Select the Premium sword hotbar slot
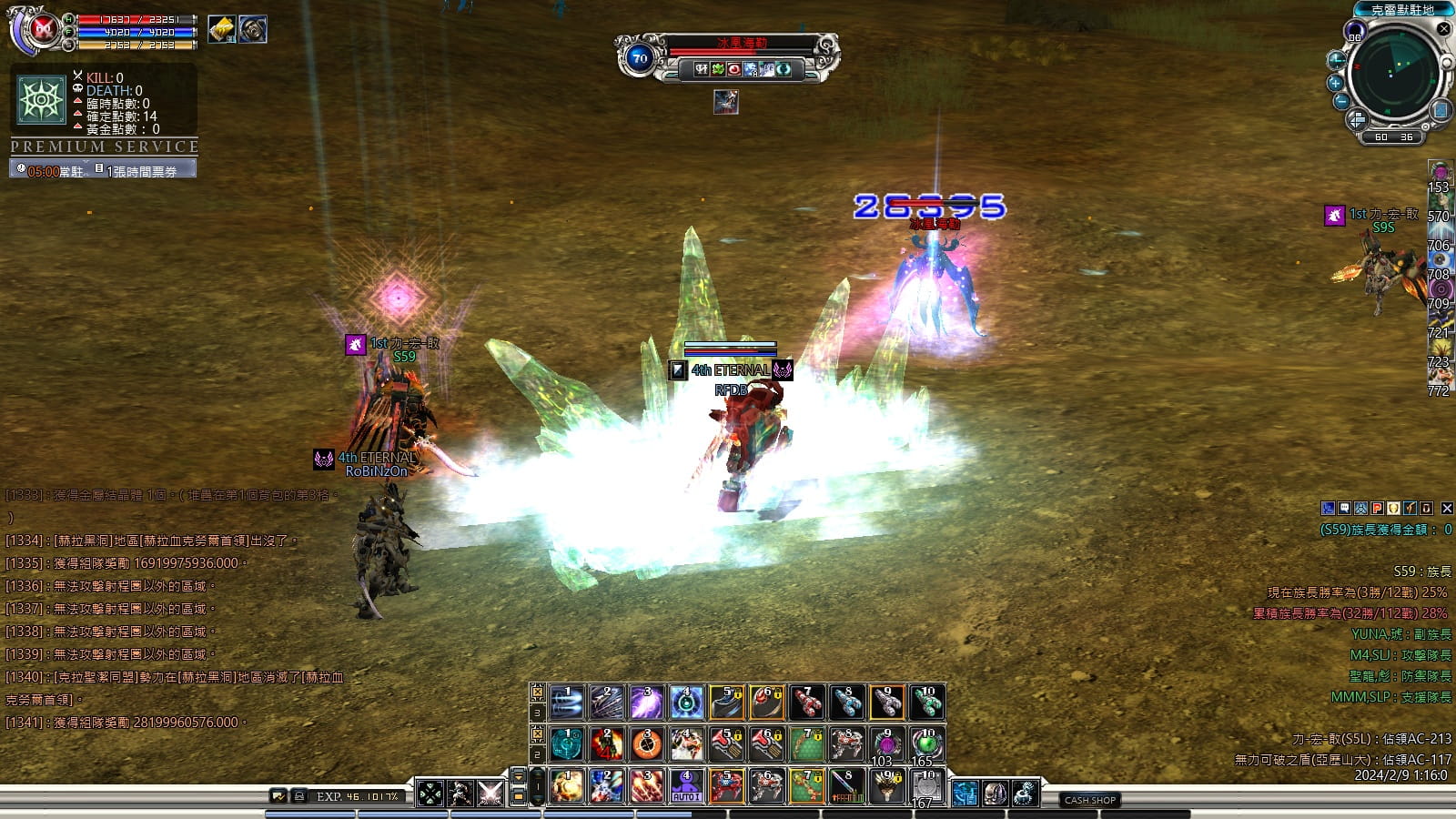Image resolution: width=1456 pixels, height=819 pixels. [x=847, y=786]
